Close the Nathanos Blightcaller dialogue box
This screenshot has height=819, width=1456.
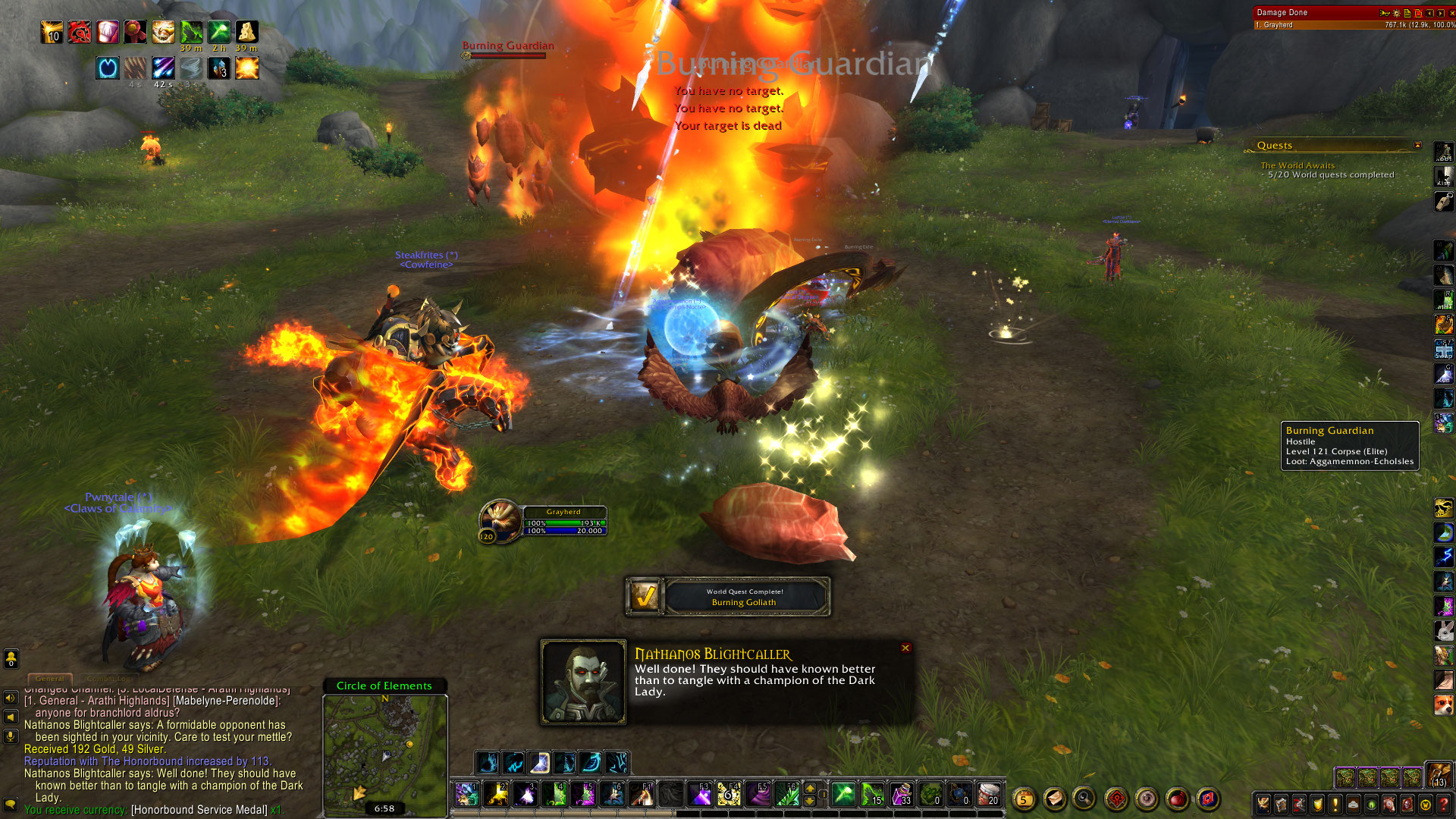[x=905, y=648]
